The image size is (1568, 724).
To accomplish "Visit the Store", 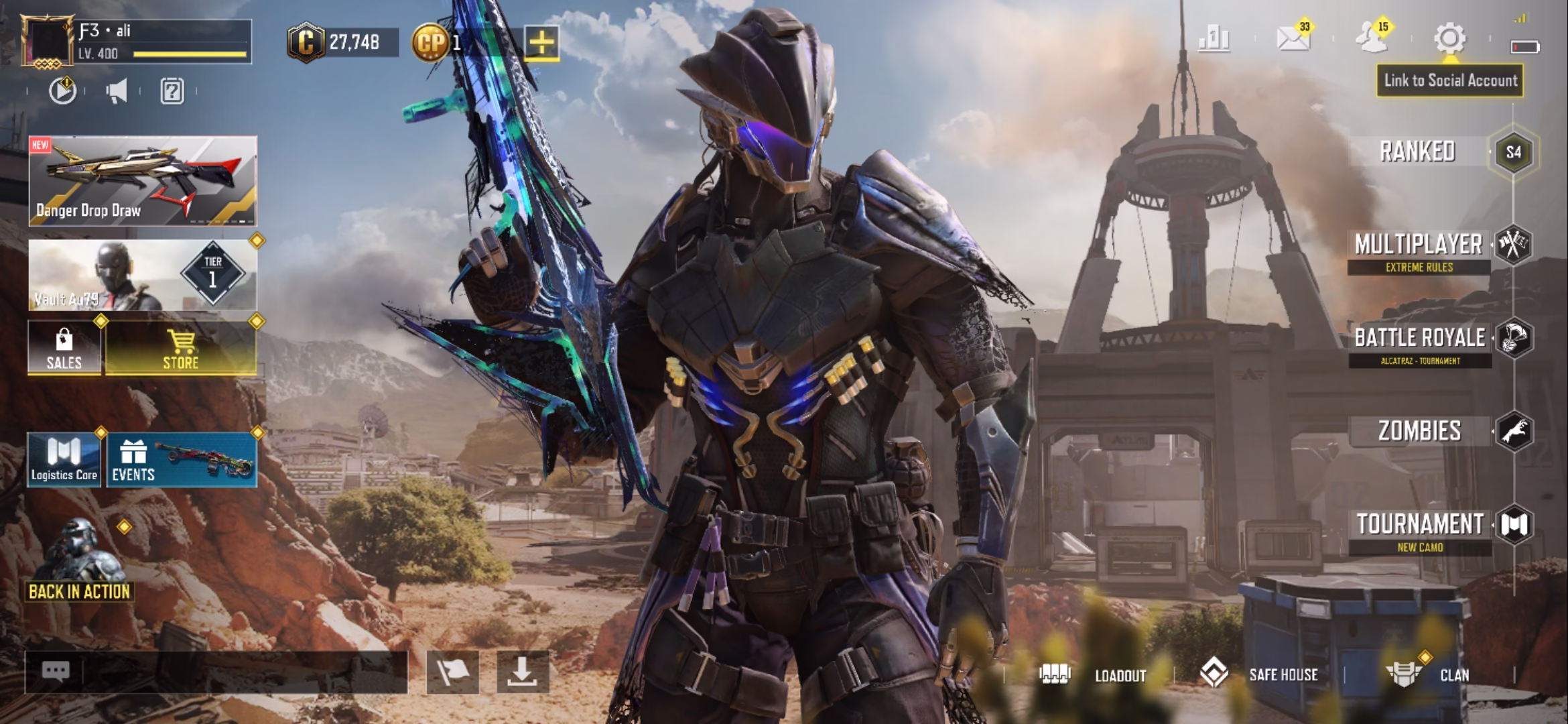I will [181, 348].
